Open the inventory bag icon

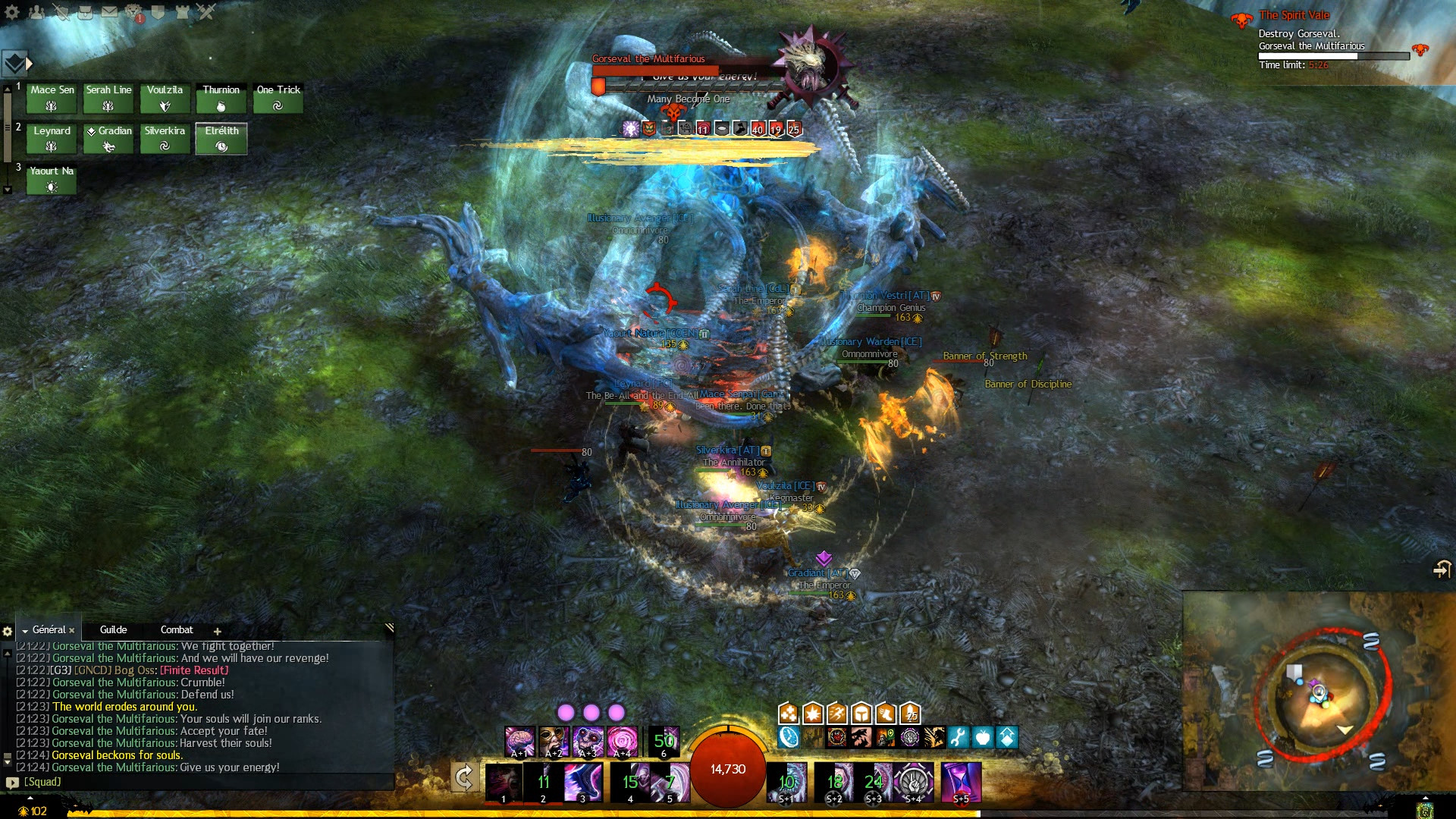pyautogui.click(x=85, y=12)
